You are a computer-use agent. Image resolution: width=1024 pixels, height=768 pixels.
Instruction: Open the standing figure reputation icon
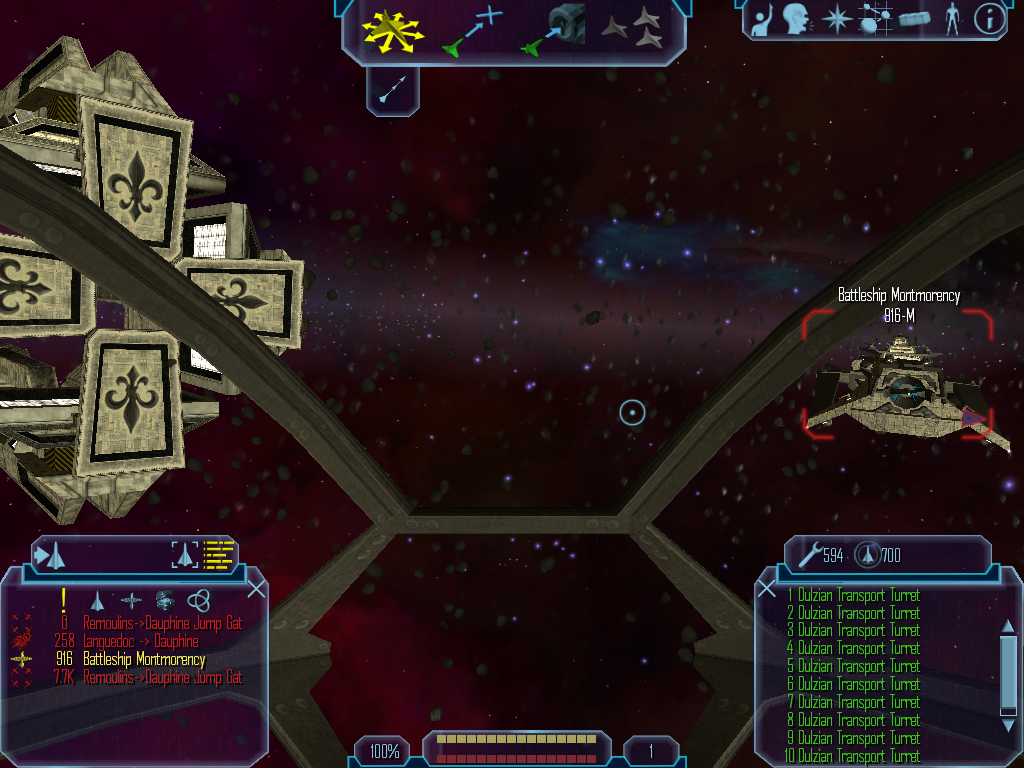[951, 19]
